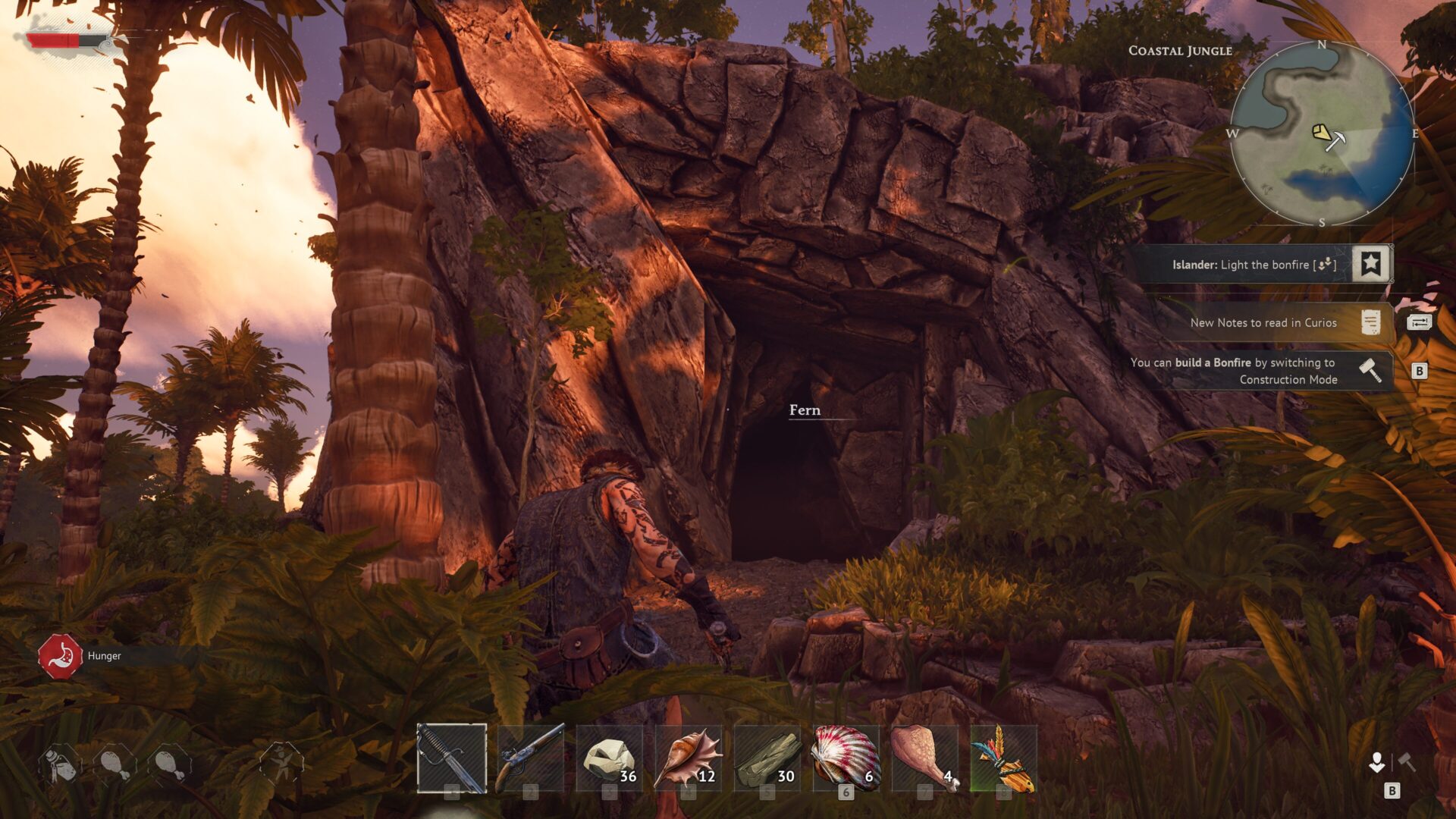
Task: Click the Hunger status icon
Action: click(60, 656)
